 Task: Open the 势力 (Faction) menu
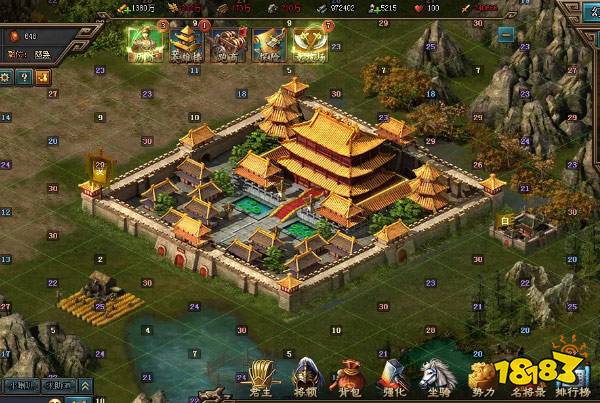coord(485,378)
